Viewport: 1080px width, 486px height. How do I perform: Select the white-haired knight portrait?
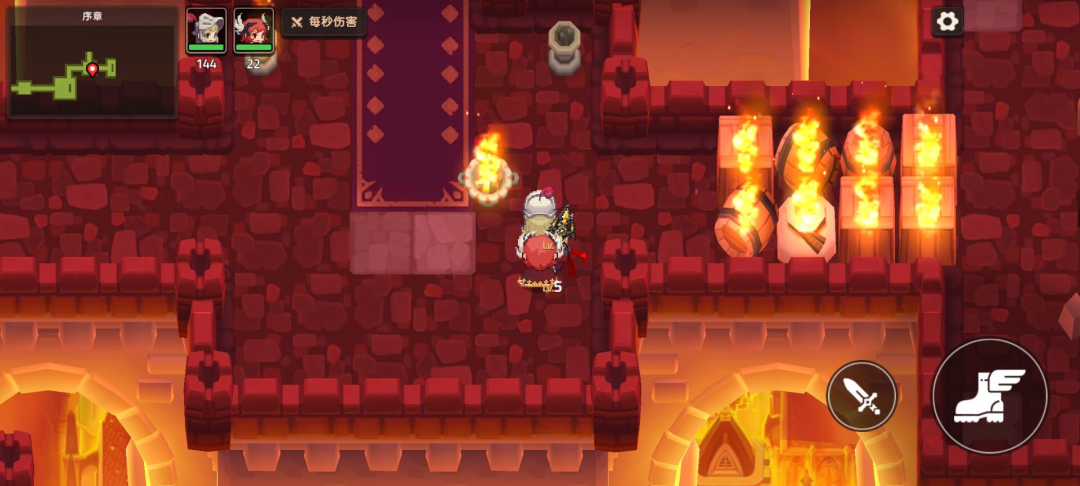[206, 30]
